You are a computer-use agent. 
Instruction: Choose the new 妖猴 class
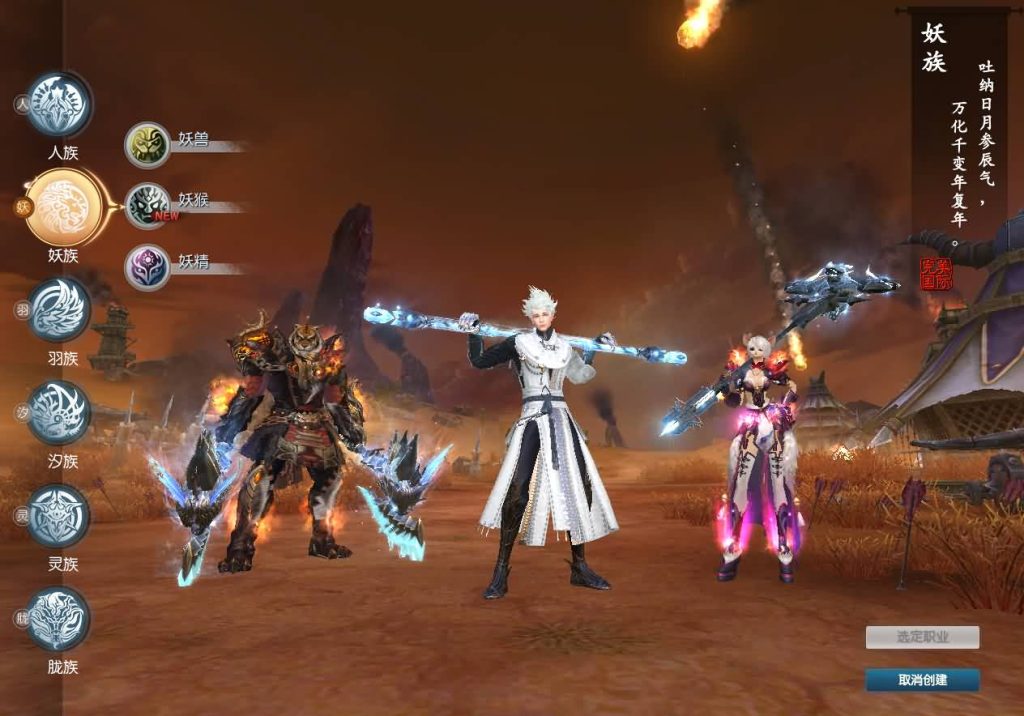coord(148,206)
